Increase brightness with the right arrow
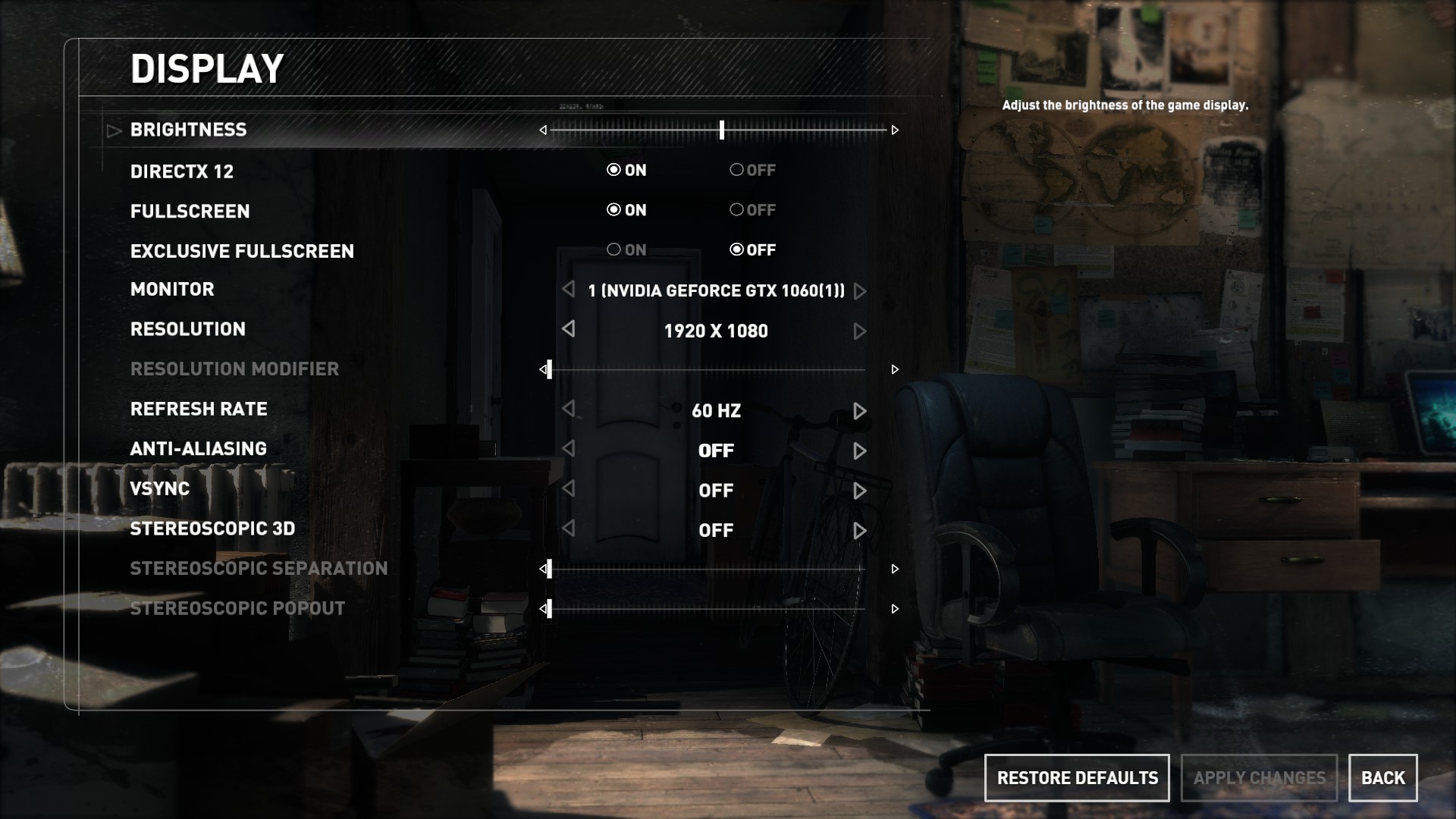The height and width of the screenshot is (819, 1456). pyautogui.click(x=895, y=130)
